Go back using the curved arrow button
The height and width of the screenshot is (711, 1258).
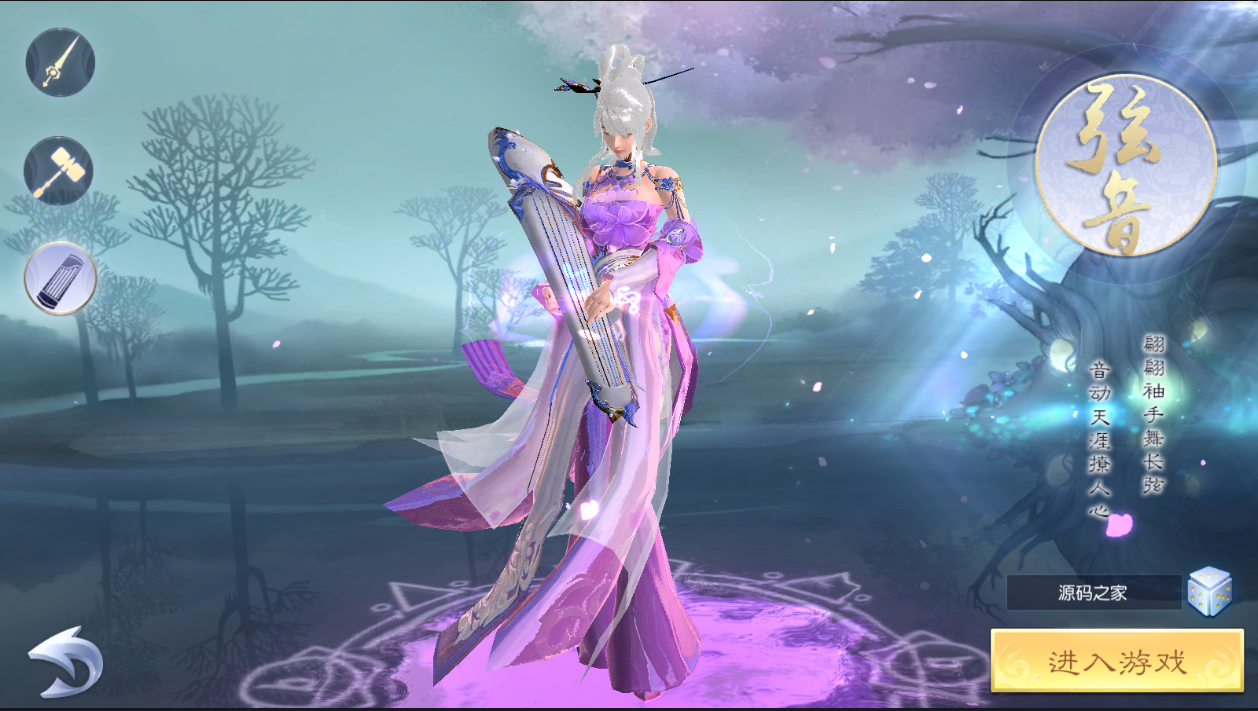point(64,661)
